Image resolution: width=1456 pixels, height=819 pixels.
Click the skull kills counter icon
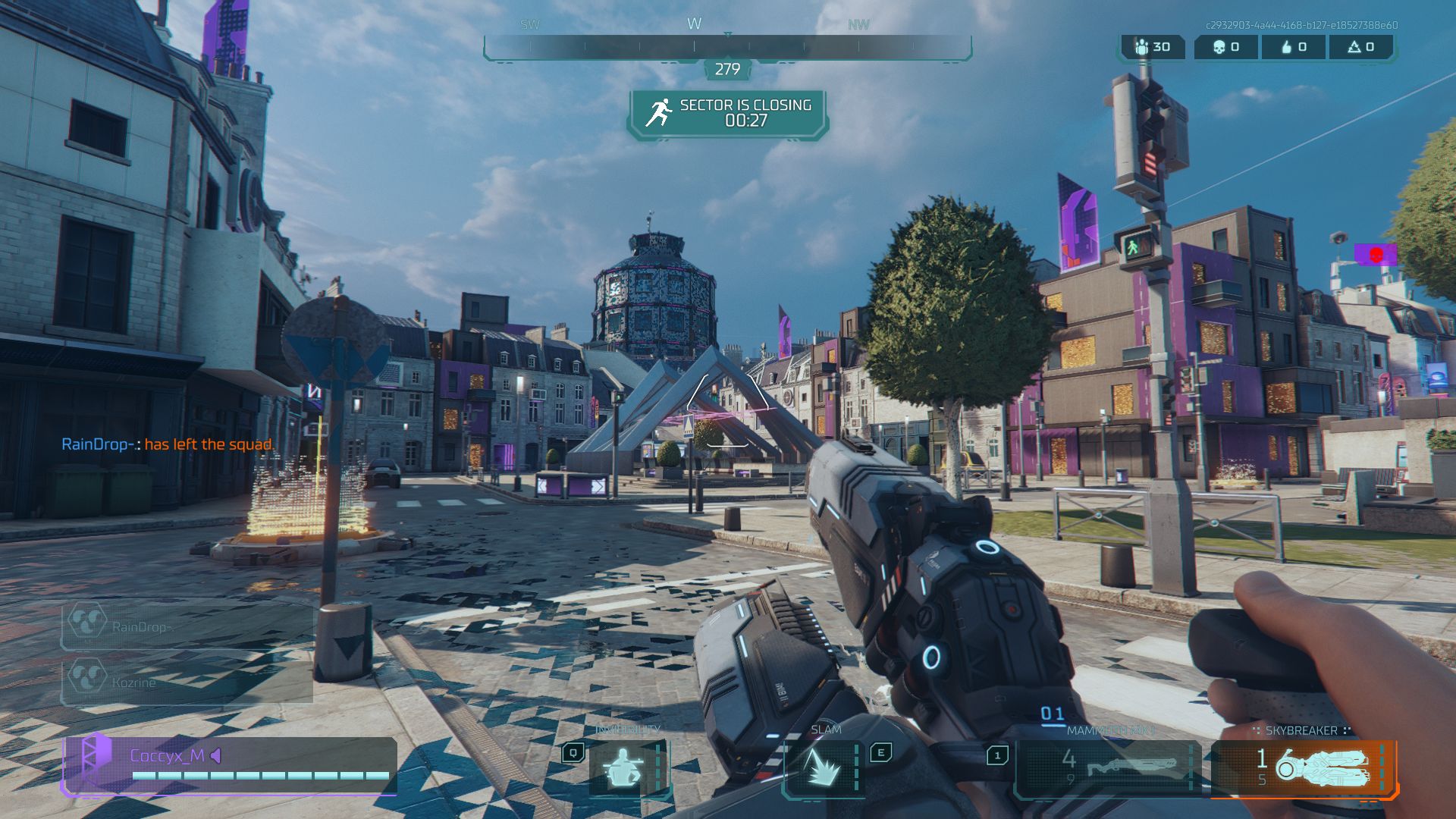point(1219,47)
